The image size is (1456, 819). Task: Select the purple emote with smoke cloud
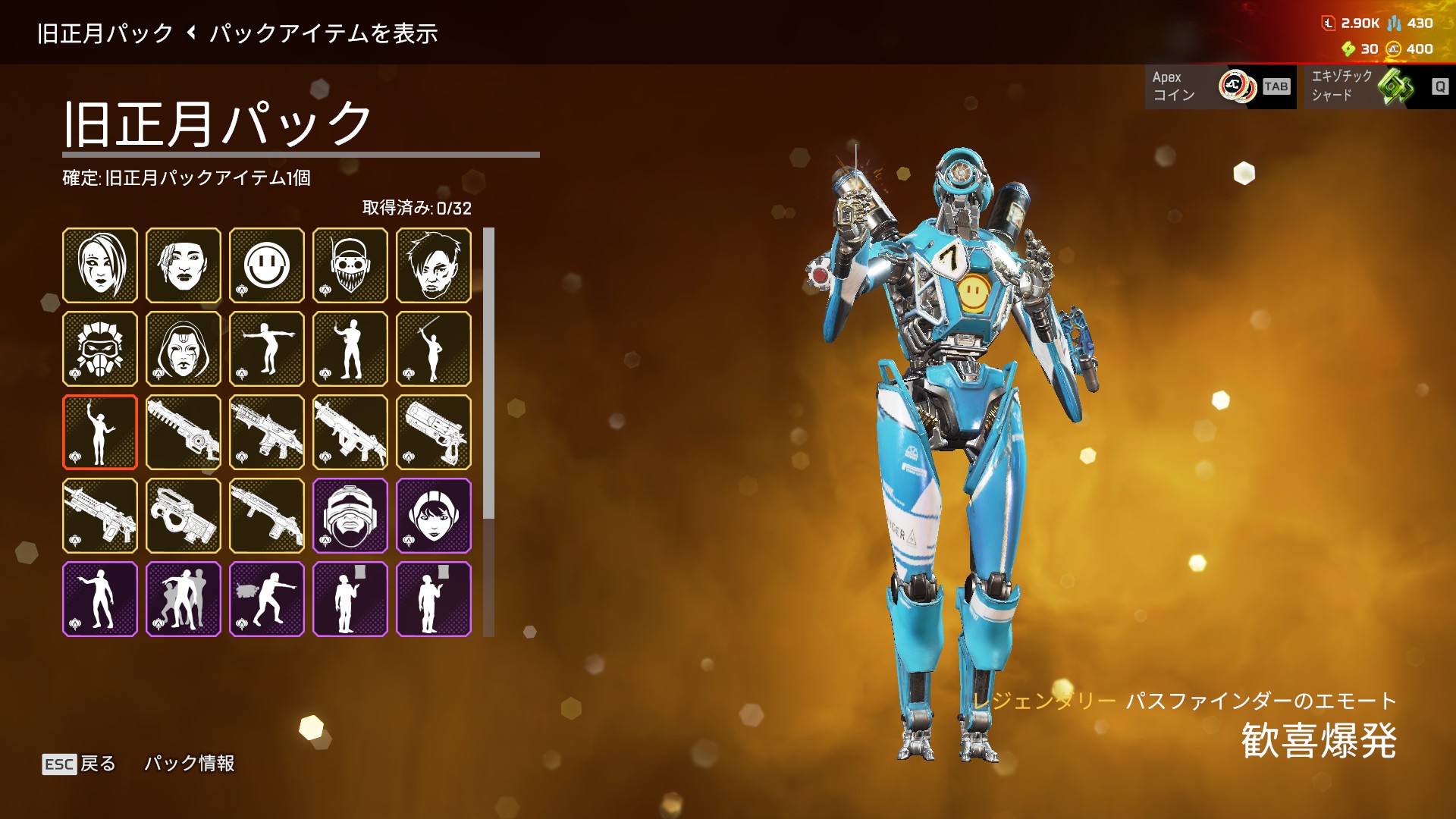pyautogui.click(x=266, y=599)
